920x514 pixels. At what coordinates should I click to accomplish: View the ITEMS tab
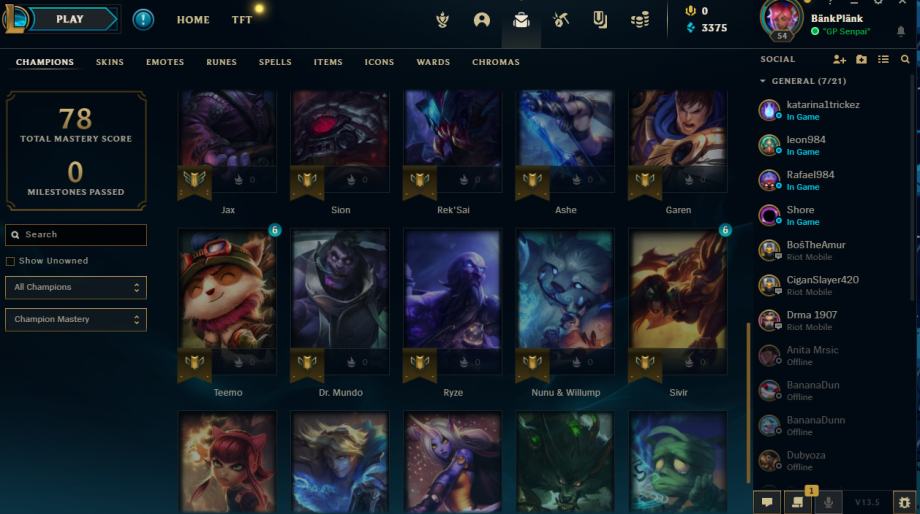click(x=328, y=62)
